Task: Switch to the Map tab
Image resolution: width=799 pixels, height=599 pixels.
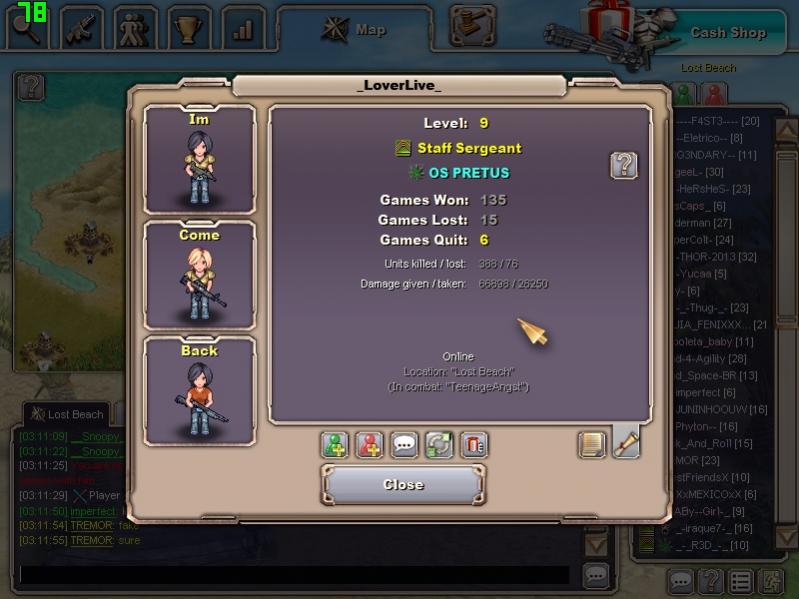Action: pos(355,30)
